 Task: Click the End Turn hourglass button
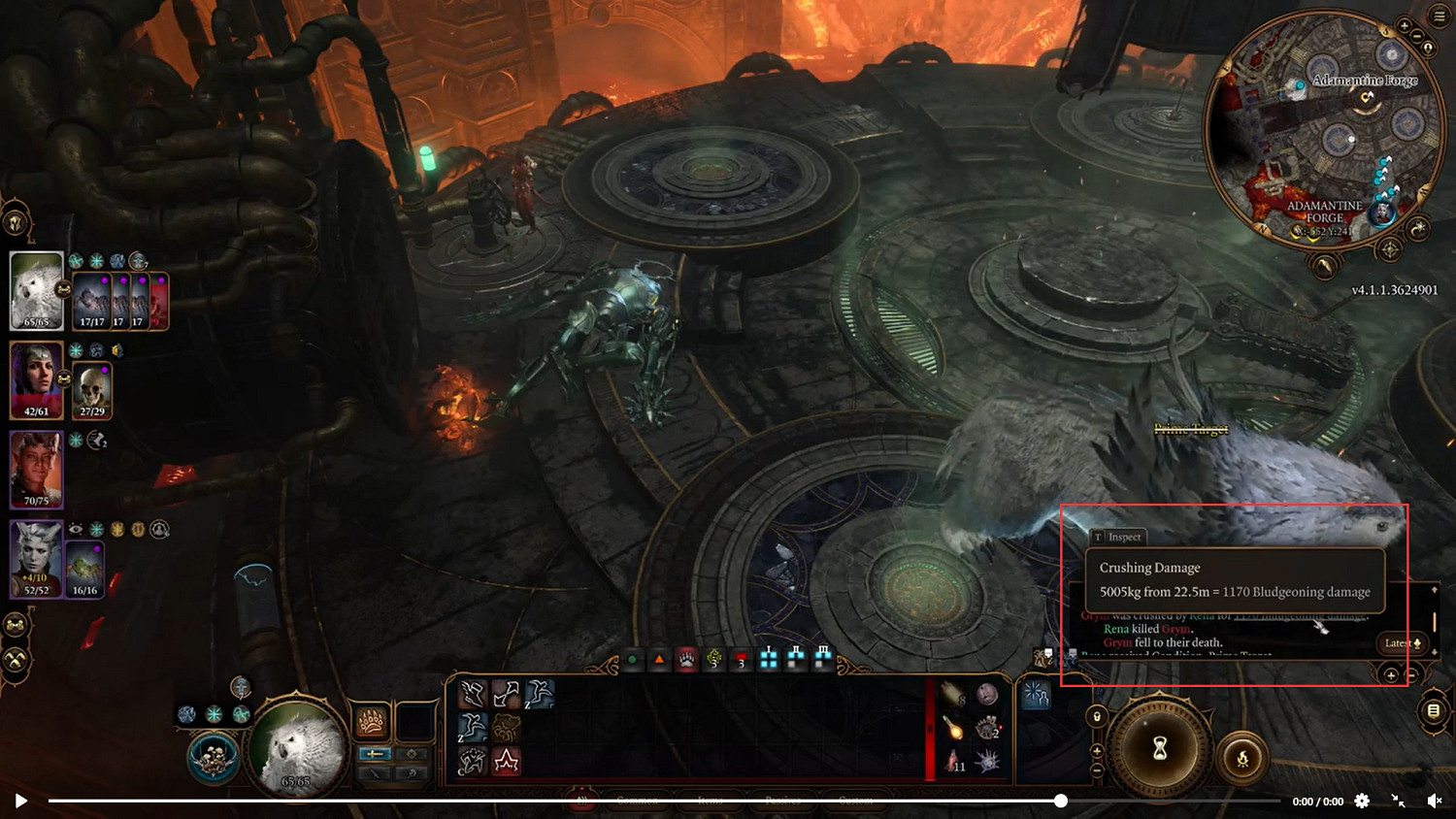coord(1159,749)
